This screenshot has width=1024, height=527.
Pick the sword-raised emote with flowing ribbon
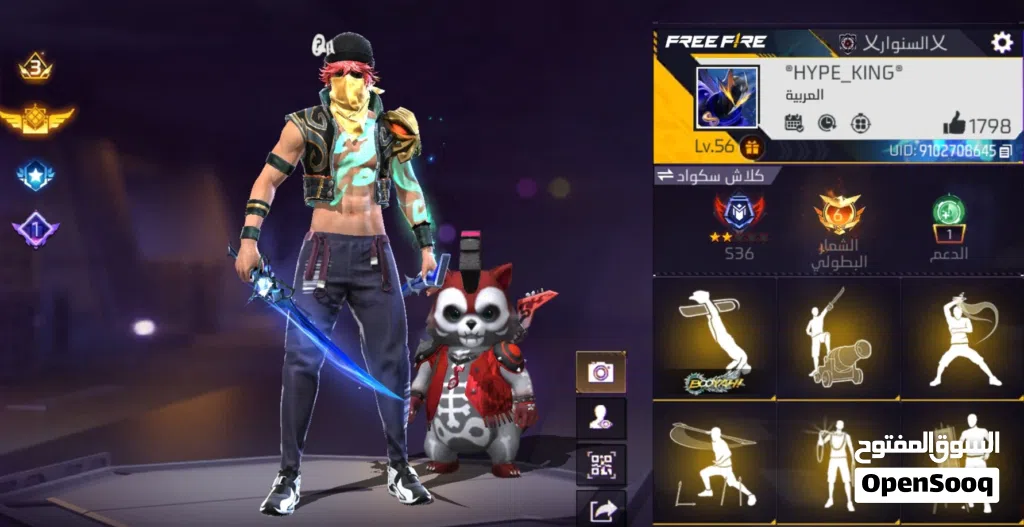click(x=962, y=338)
